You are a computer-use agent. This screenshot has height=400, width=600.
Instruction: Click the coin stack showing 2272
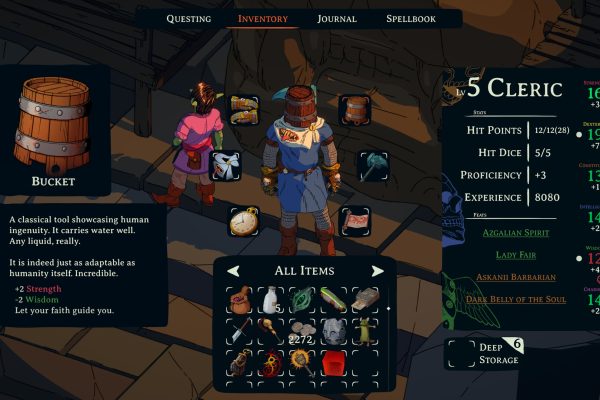pos(301,332)
